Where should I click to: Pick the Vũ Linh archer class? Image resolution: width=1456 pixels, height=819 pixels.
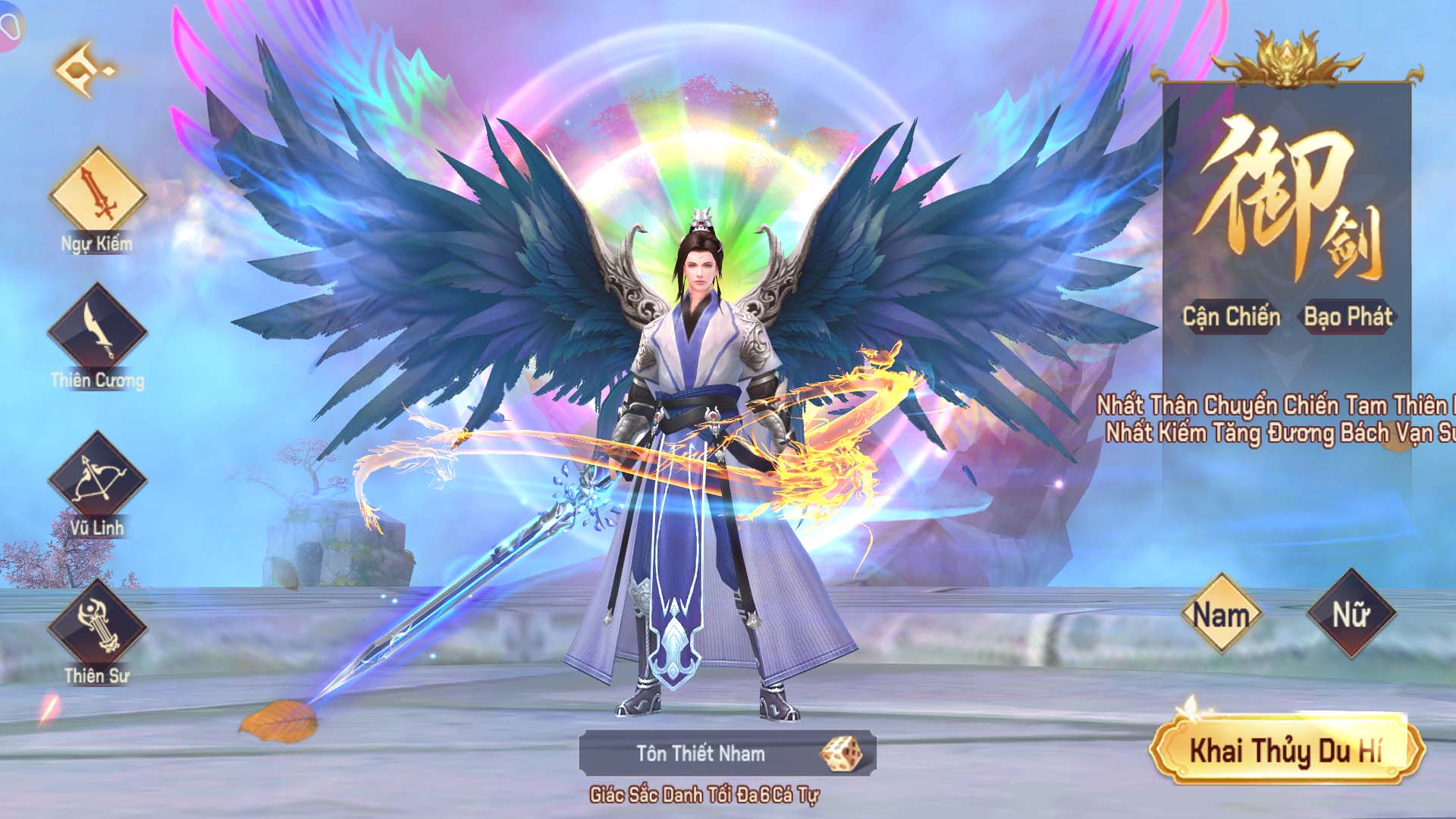coord(97,479)
